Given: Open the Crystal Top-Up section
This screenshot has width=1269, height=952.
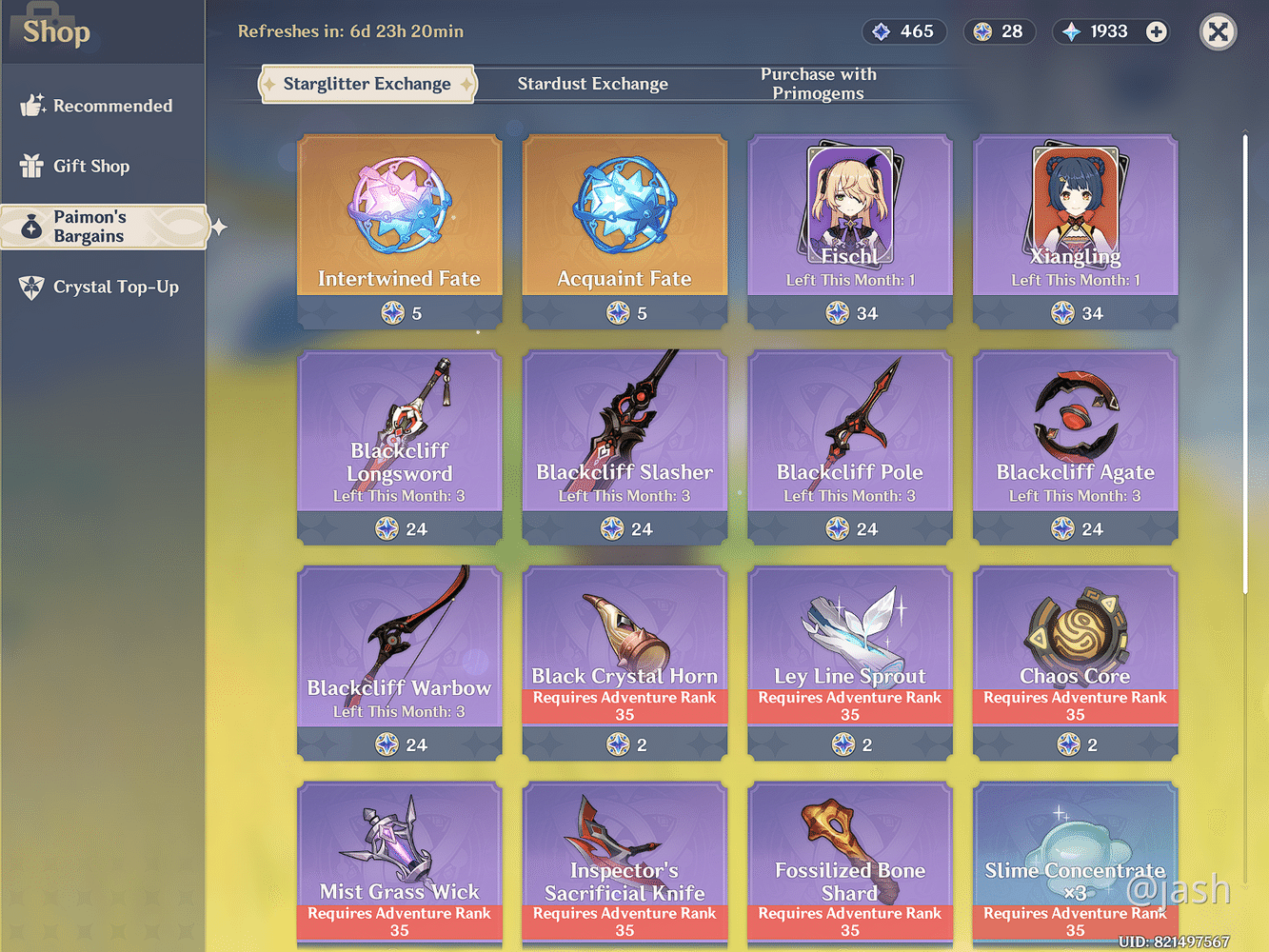Looking at the screenshot, I should pyautogui.click(x=102, y=287).
